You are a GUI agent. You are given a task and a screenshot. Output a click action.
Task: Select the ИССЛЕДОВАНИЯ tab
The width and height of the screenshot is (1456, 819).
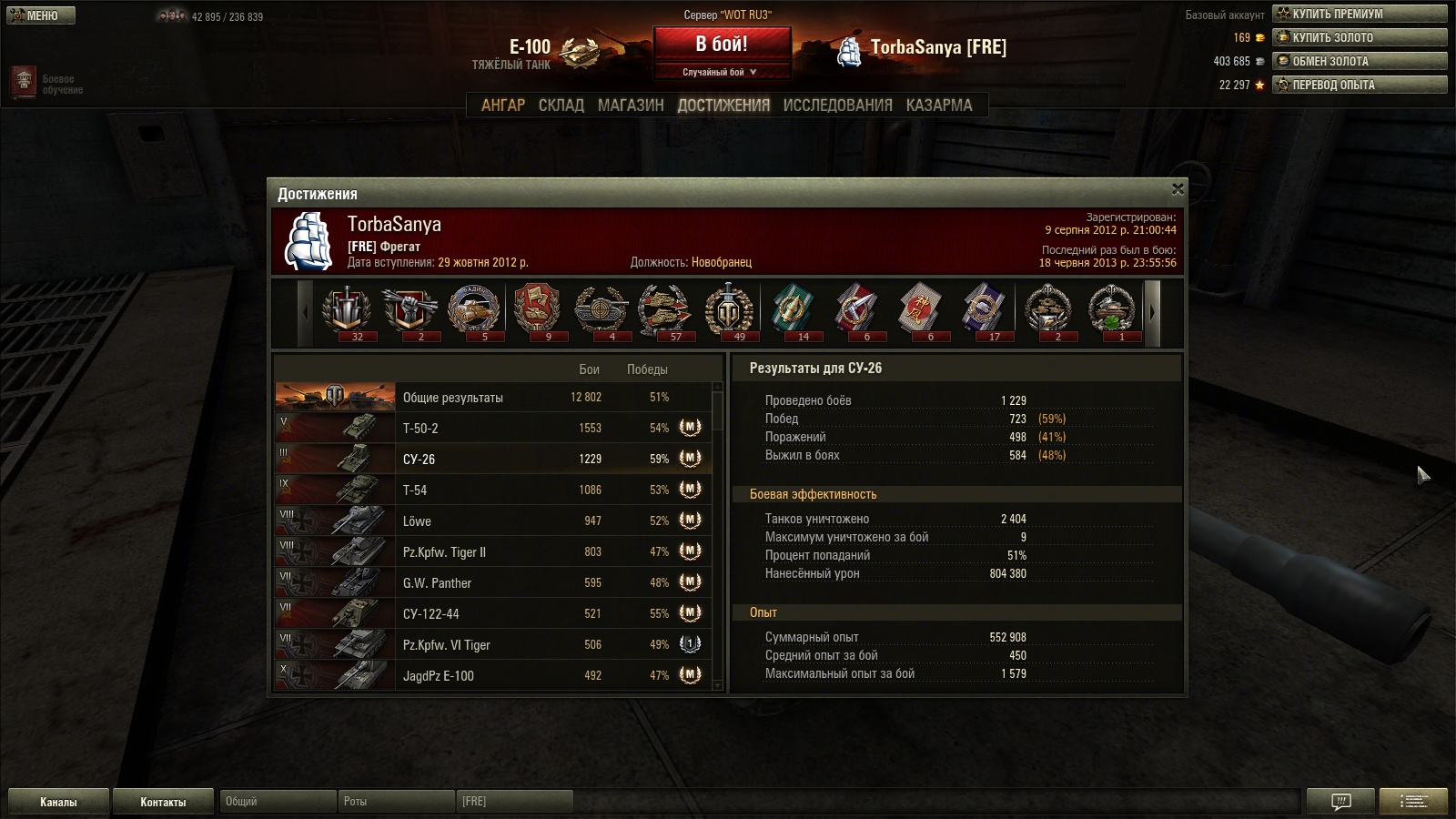[837, 106]
